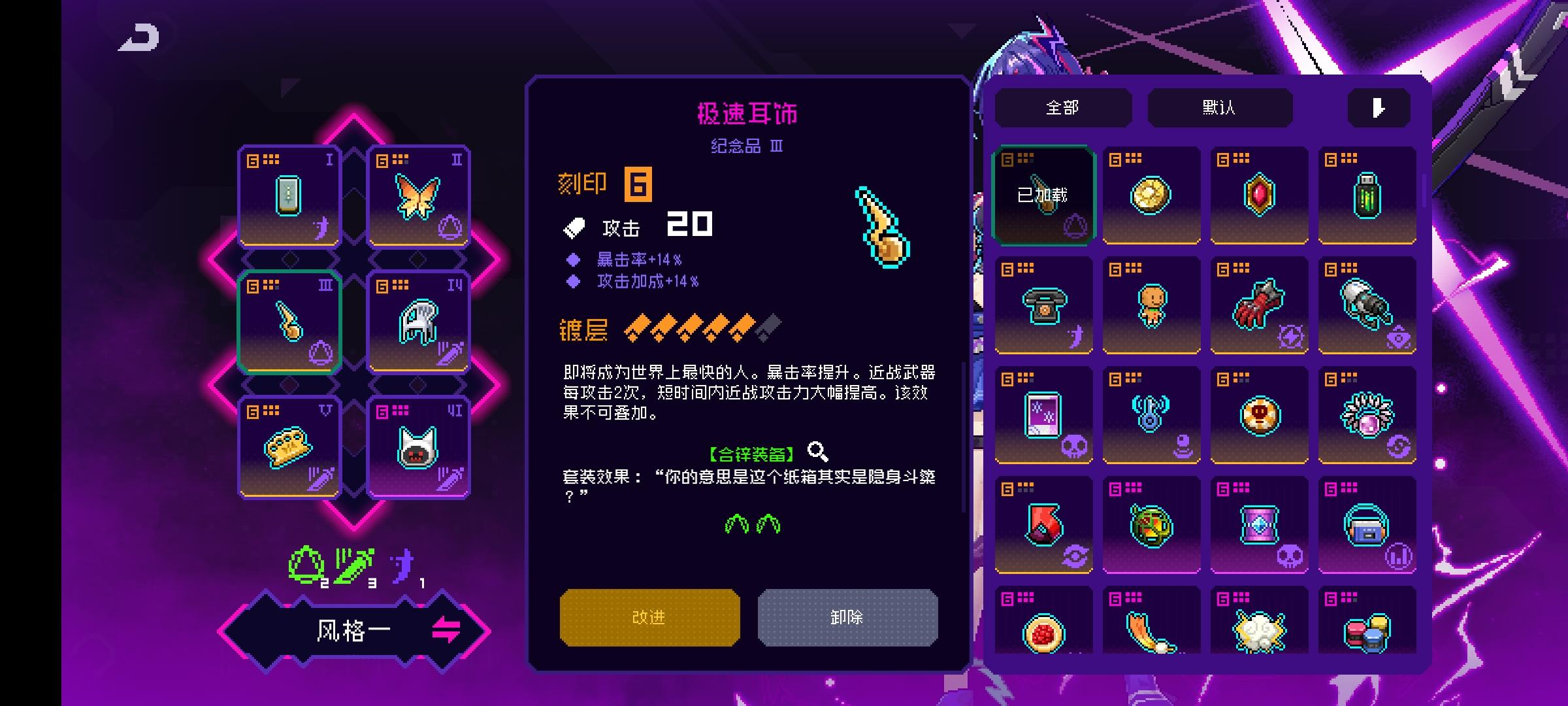Select the golden knuckles in slot V
This screenshot has height=706, width=1568.
pos(289,446)
